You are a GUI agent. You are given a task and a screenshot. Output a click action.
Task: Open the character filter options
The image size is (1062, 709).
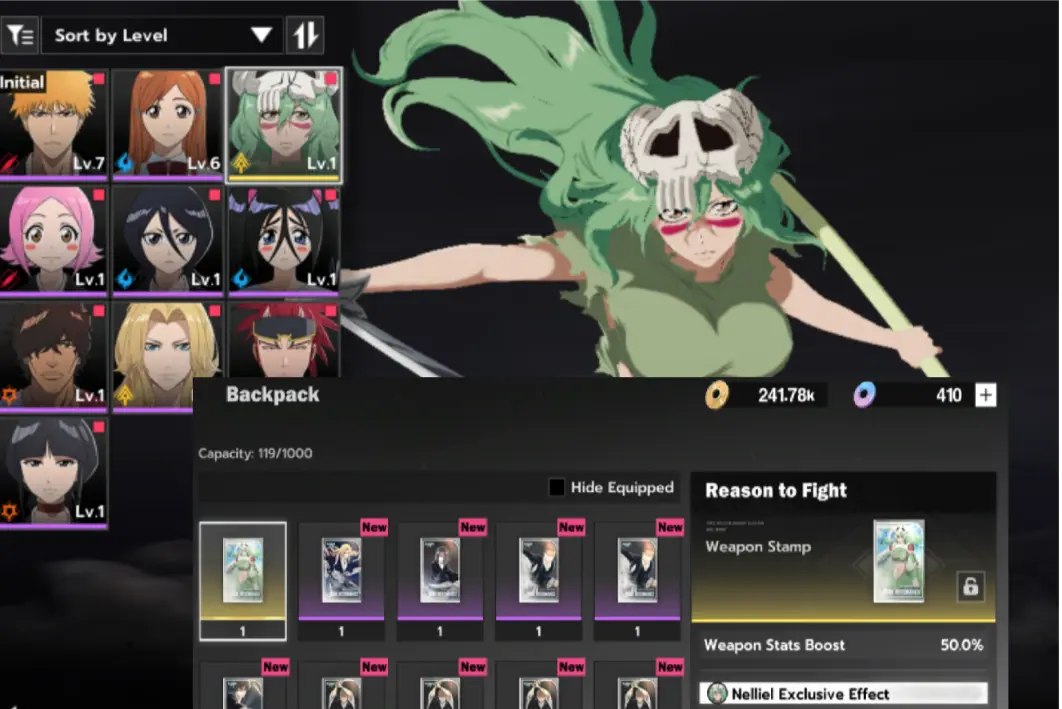pyautogui.click(x=19, y=35)
